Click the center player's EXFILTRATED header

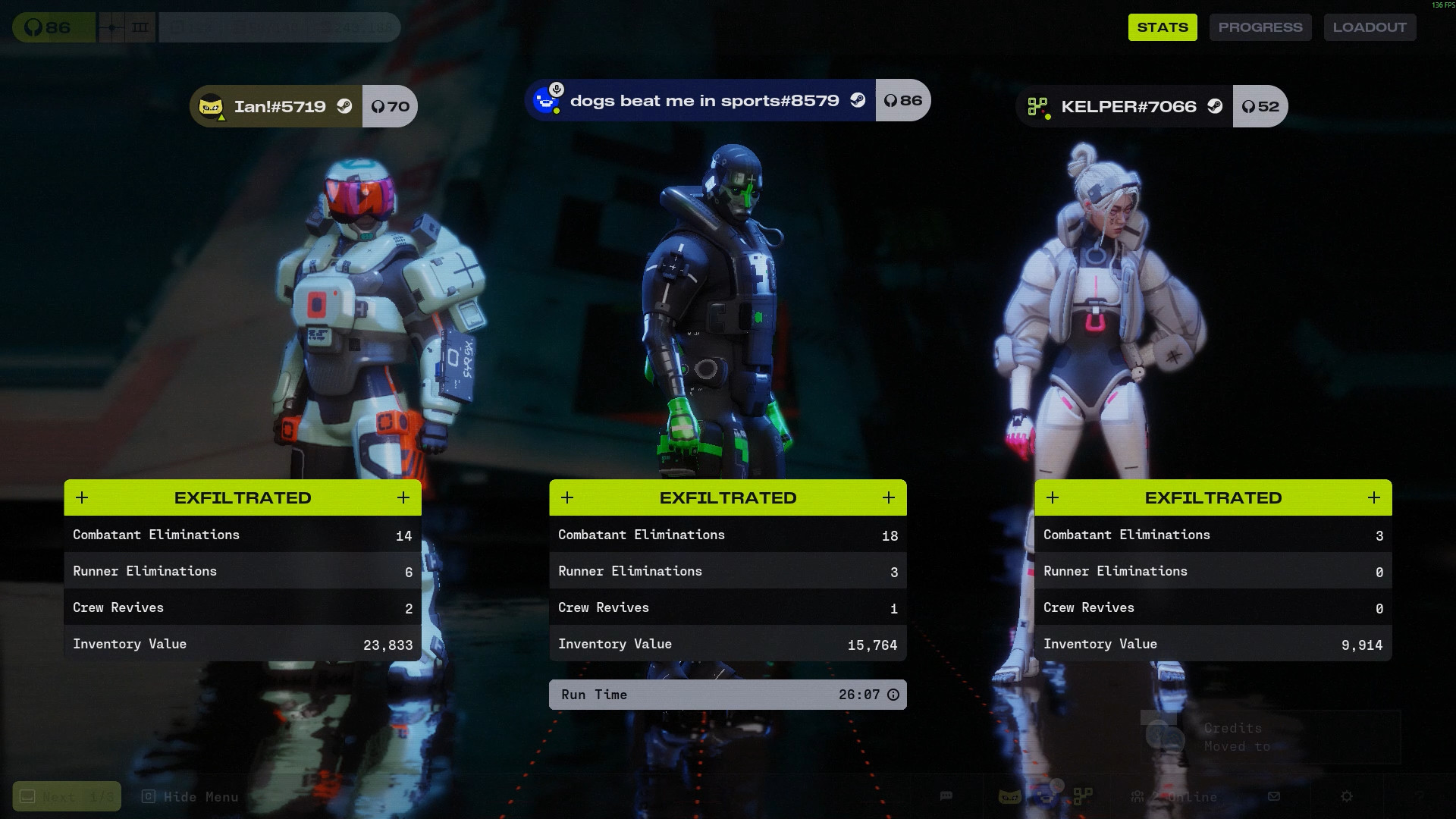click(727, 497)
